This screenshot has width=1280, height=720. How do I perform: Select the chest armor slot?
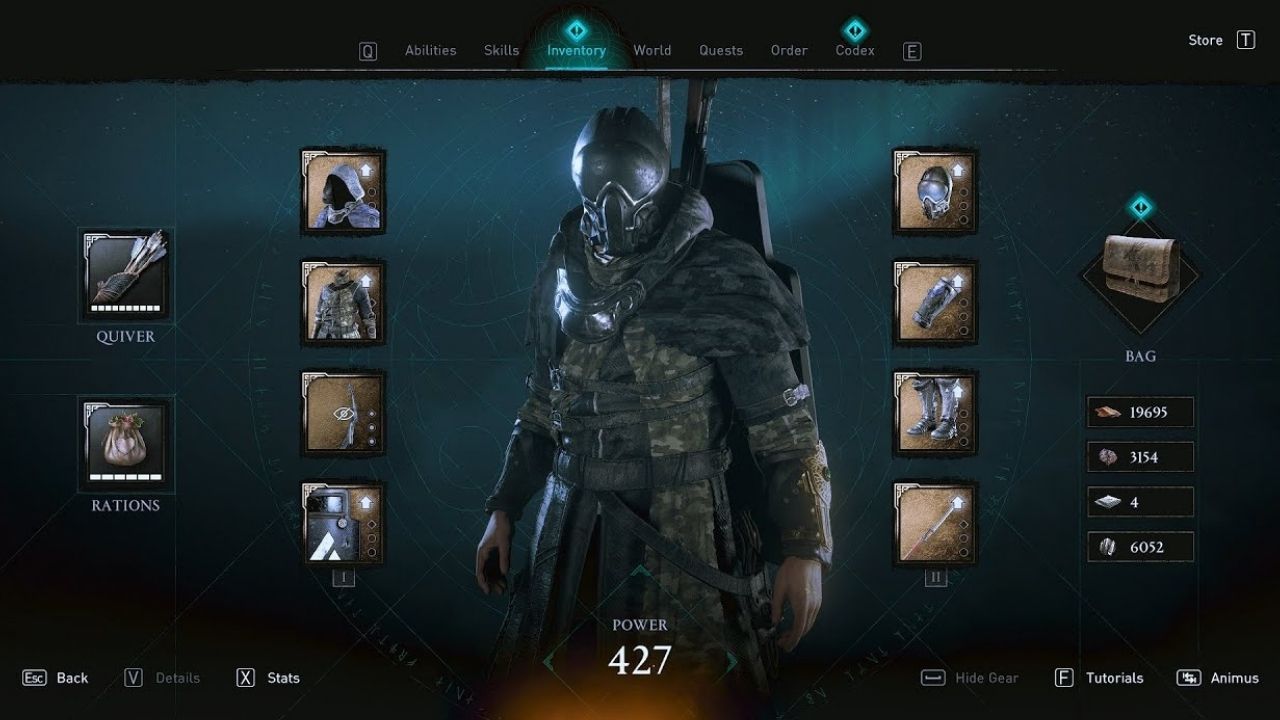point(342,305)
